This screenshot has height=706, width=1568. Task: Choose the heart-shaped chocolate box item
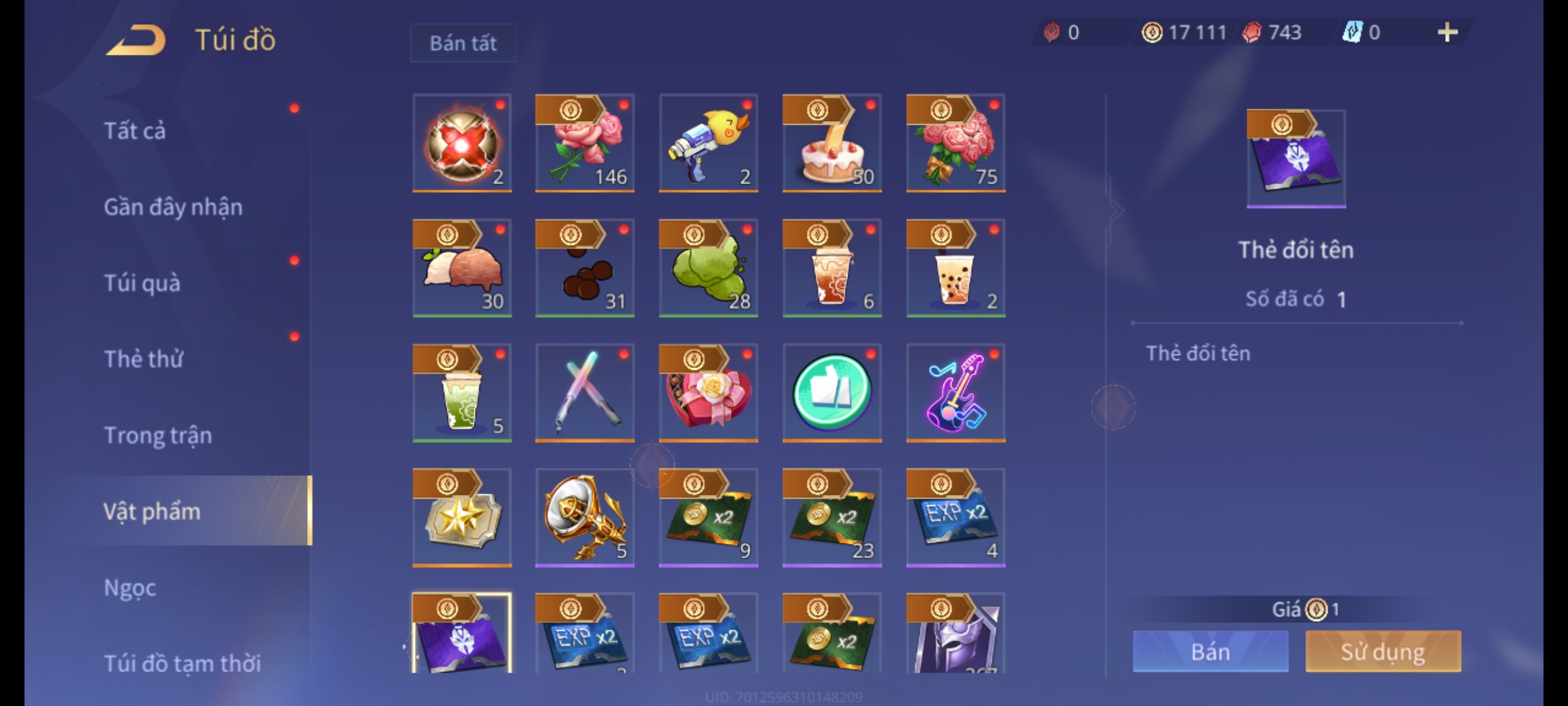click(708, 392)
